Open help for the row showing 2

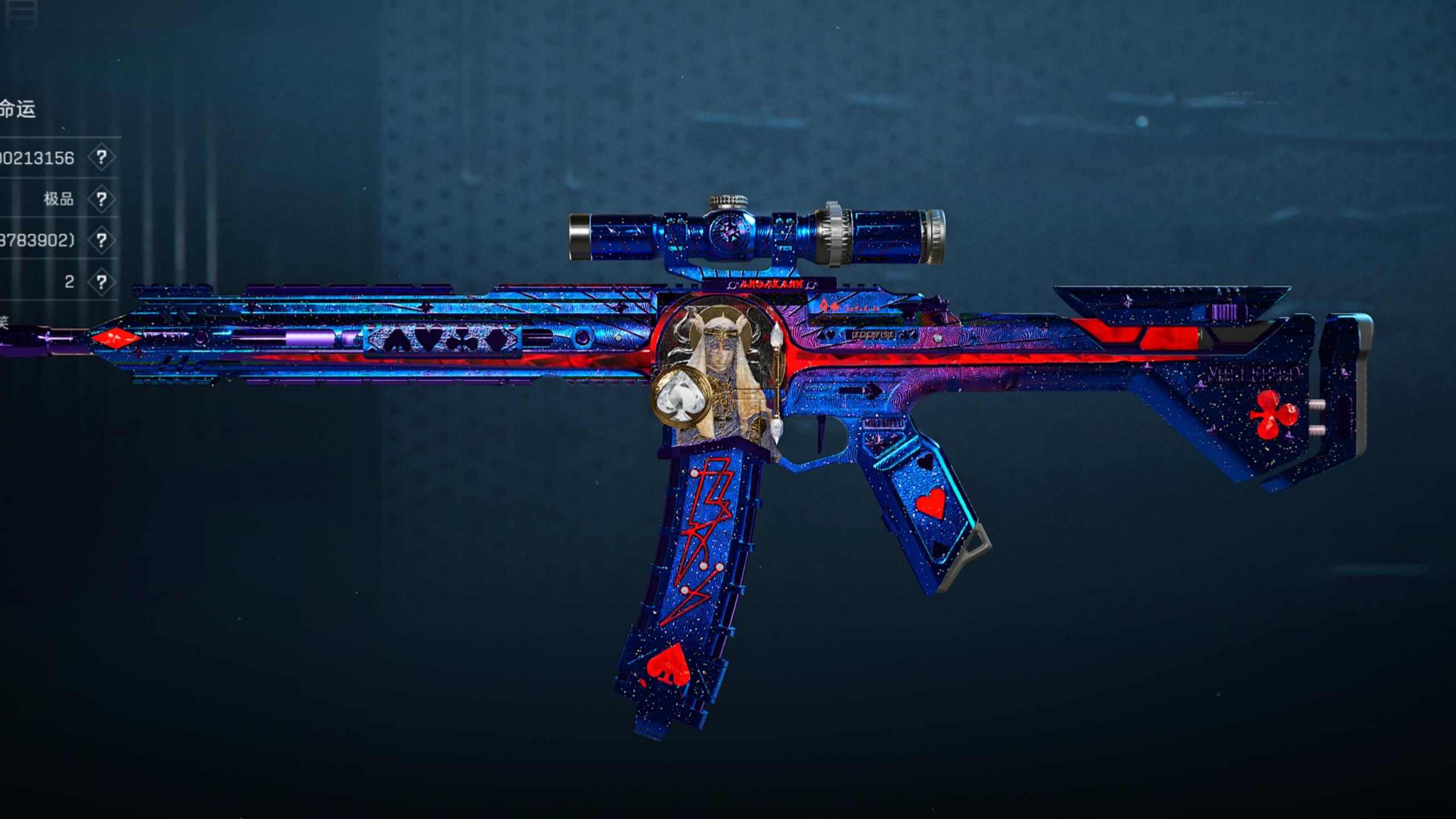(101, 282)
